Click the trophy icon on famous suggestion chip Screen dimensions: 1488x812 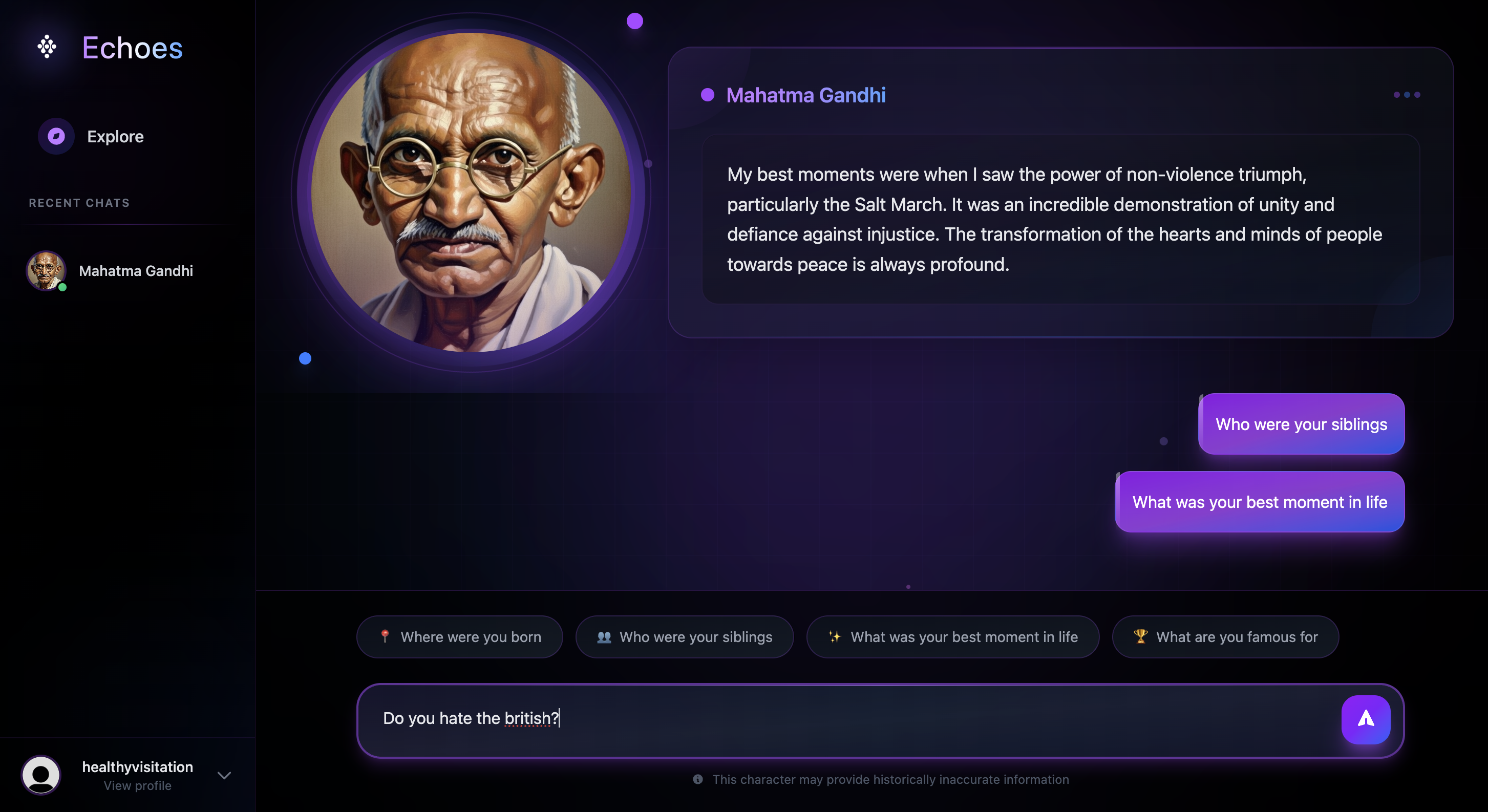(x=1140, y=637)
